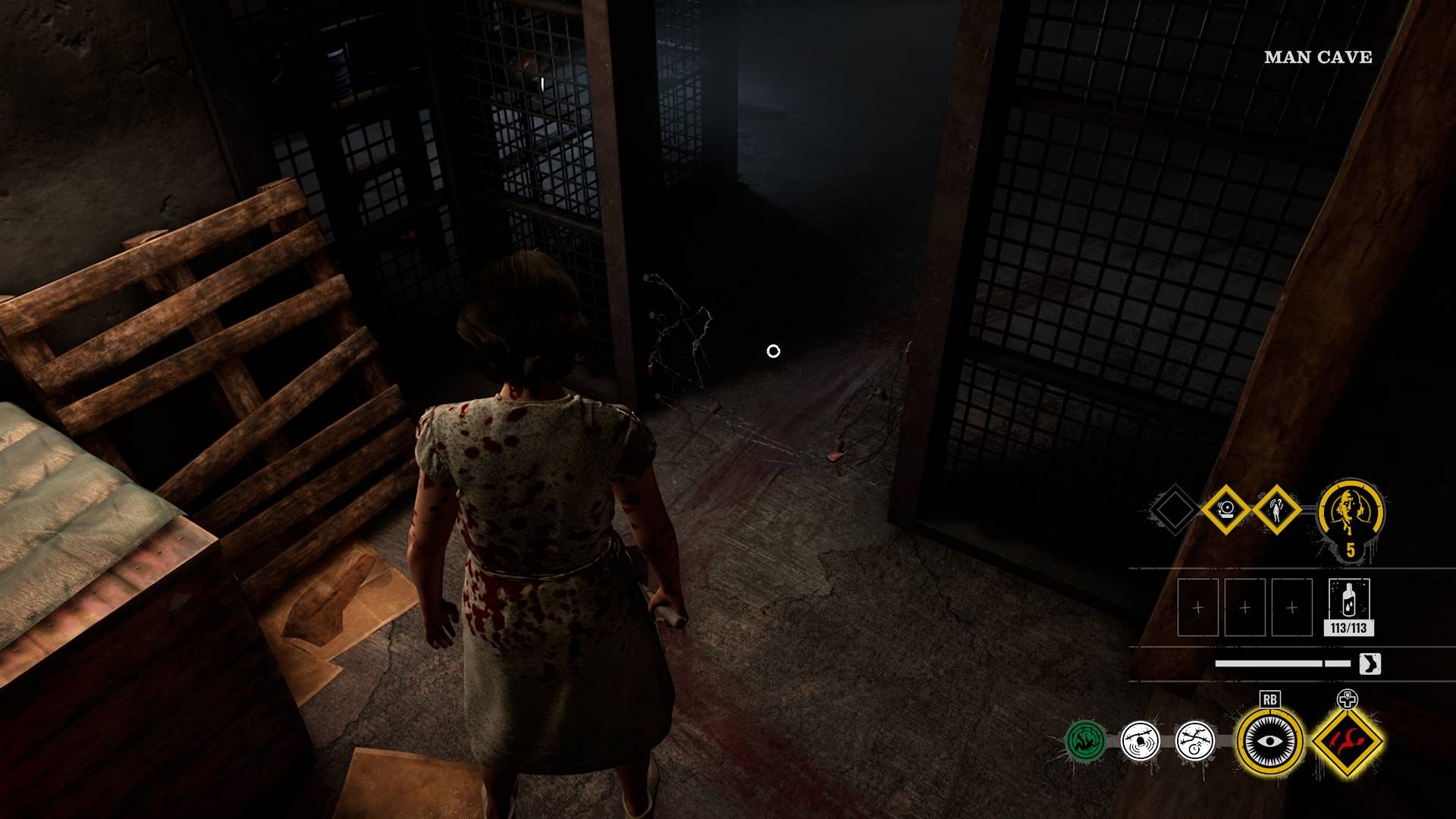Click the bottle consumable item icon

pyautogui.click(x=1349, y=598)
